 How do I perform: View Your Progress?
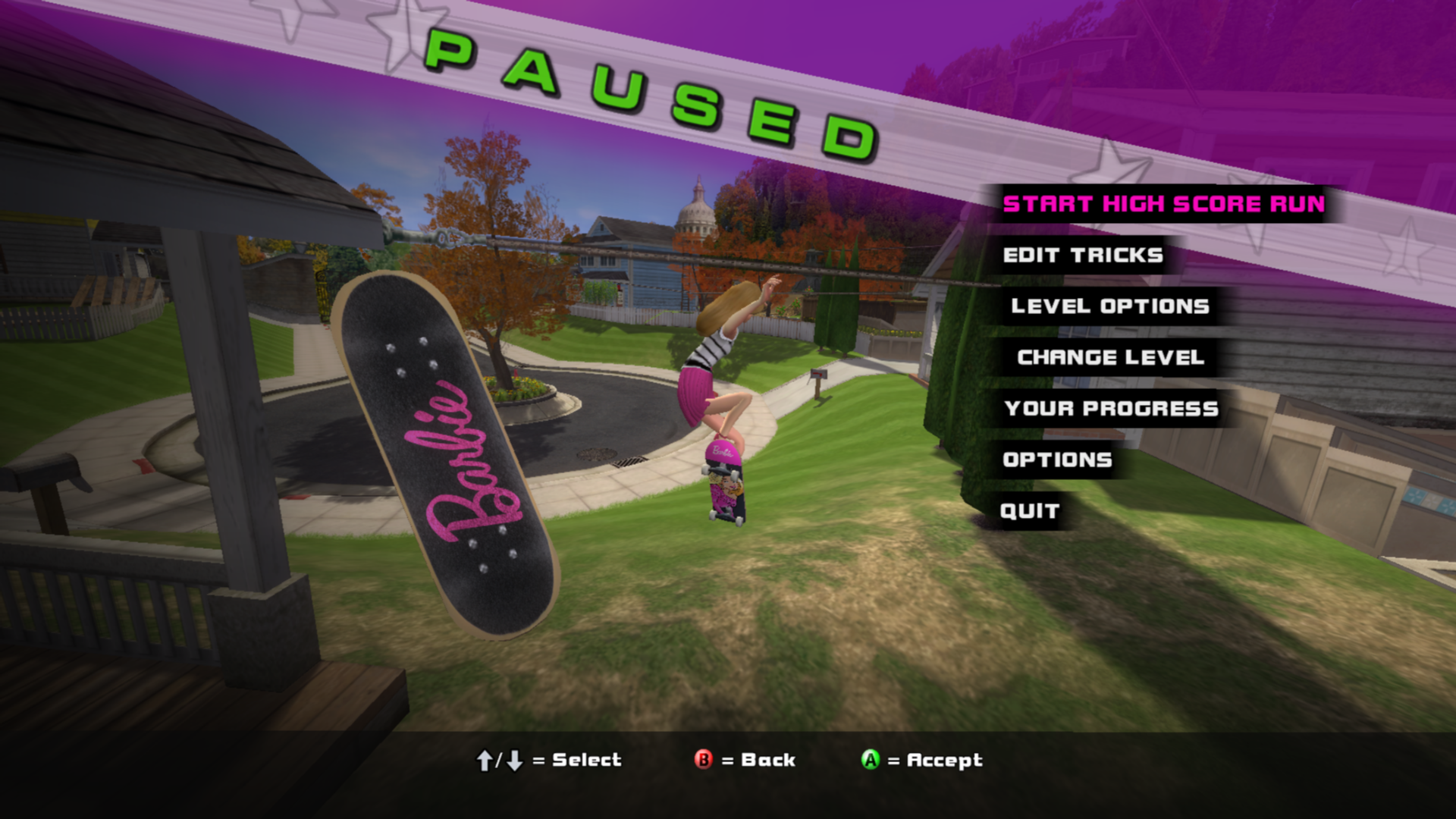point(1111,409)
